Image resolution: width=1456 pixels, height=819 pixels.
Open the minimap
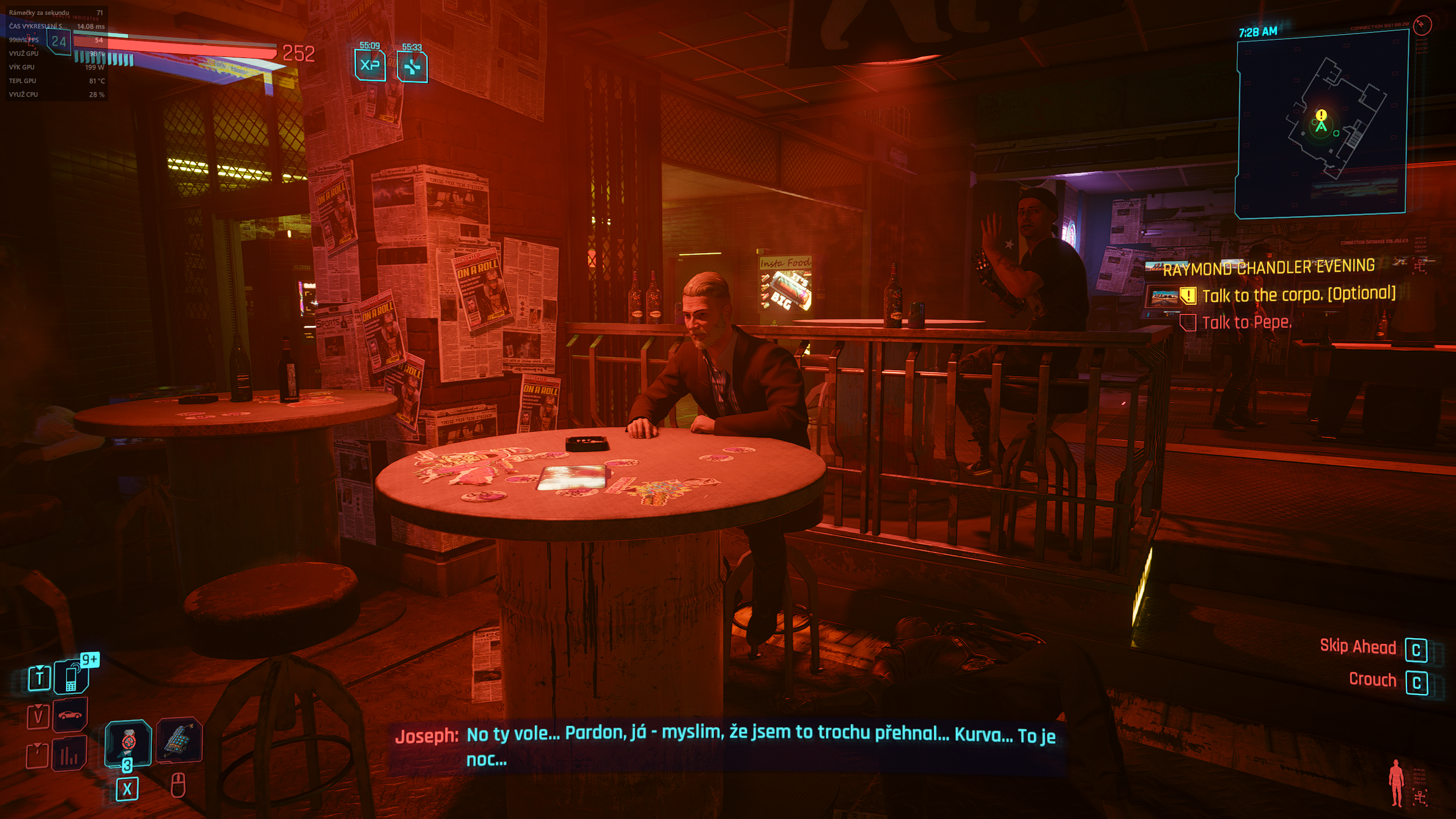pos(1321,124)
